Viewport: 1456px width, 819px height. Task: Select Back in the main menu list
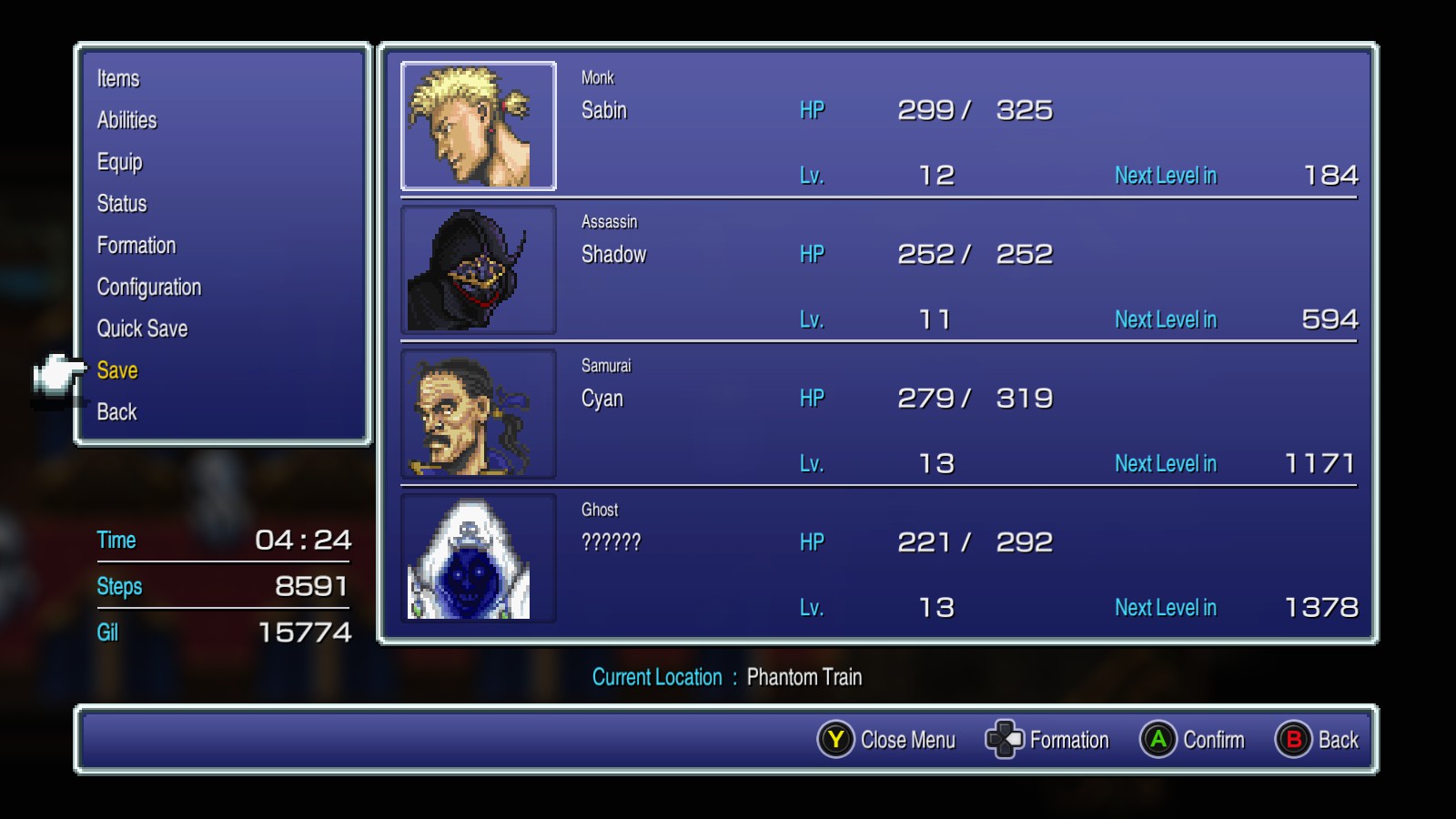click(116, 412)
